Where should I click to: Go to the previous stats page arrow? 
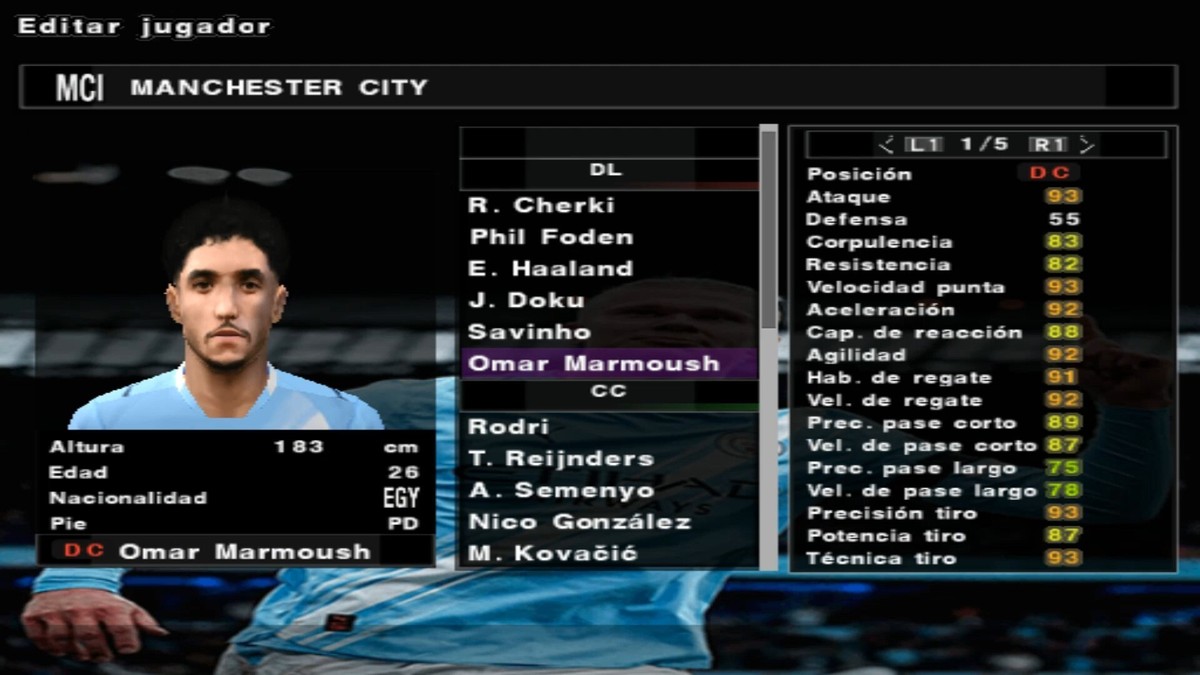coord(885,145)
